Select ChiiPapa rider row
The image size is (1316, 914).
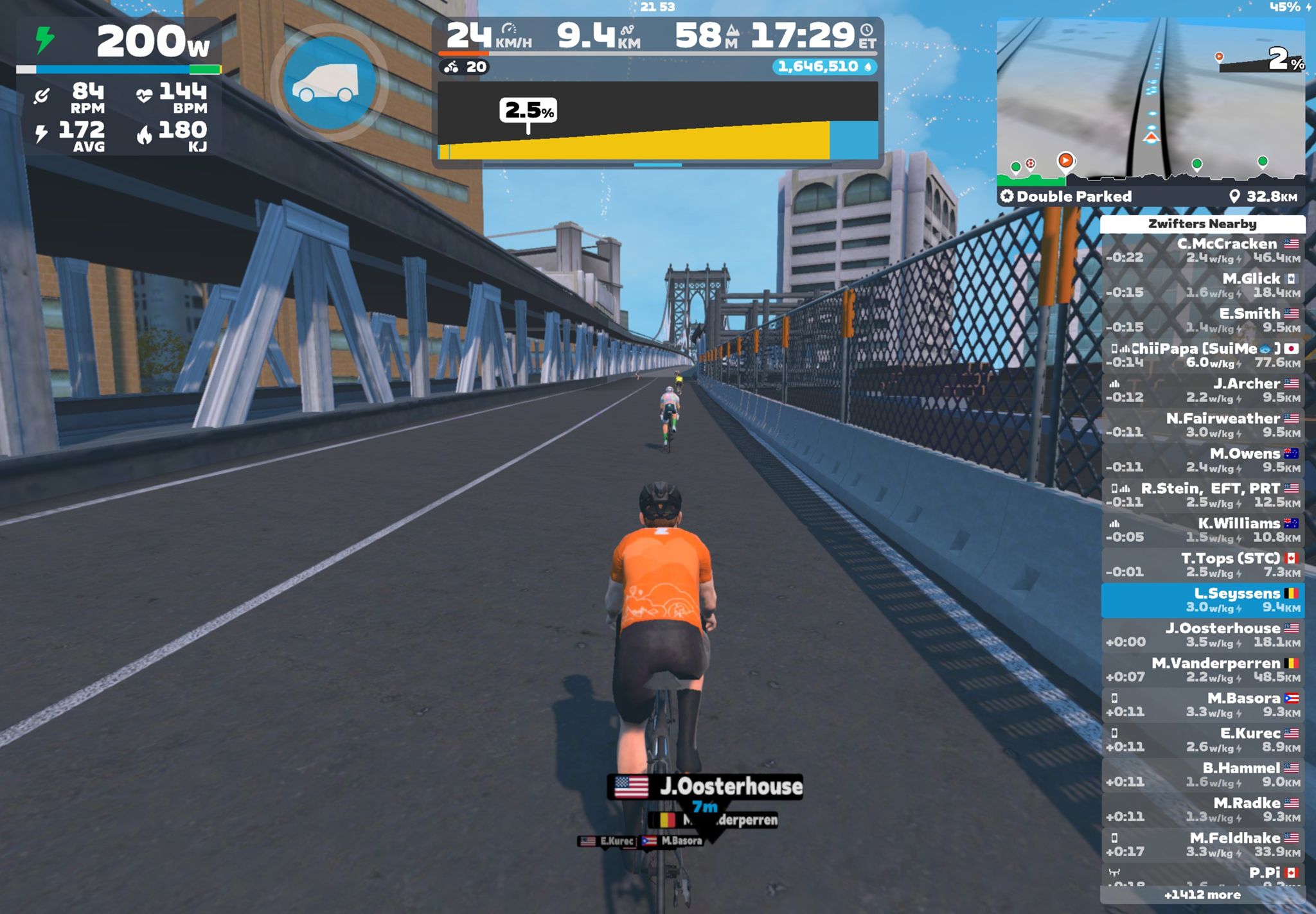click(1203, 355)
